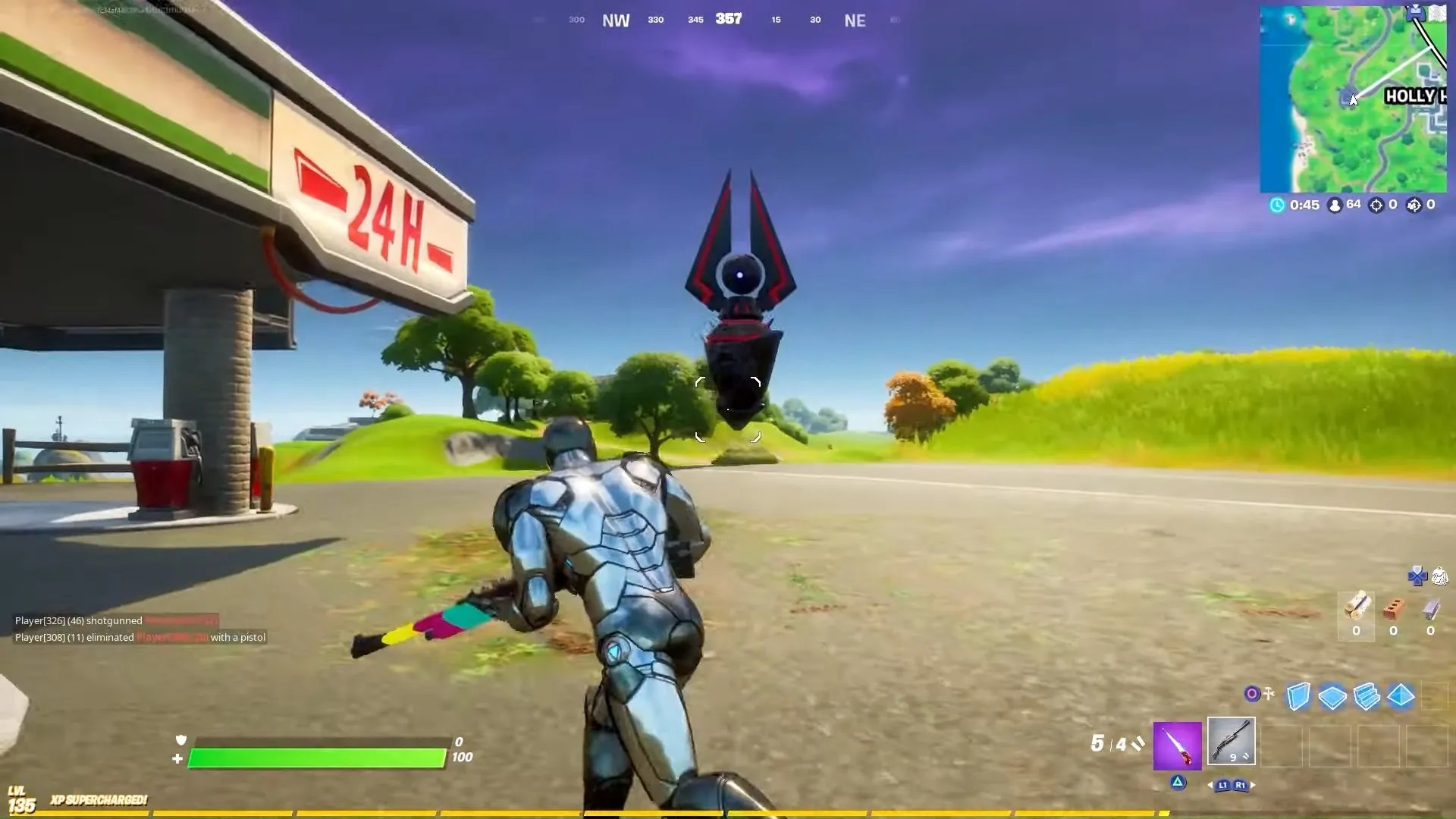
Task: Select the stairs build piece icon
Action: pos(1366,695)
